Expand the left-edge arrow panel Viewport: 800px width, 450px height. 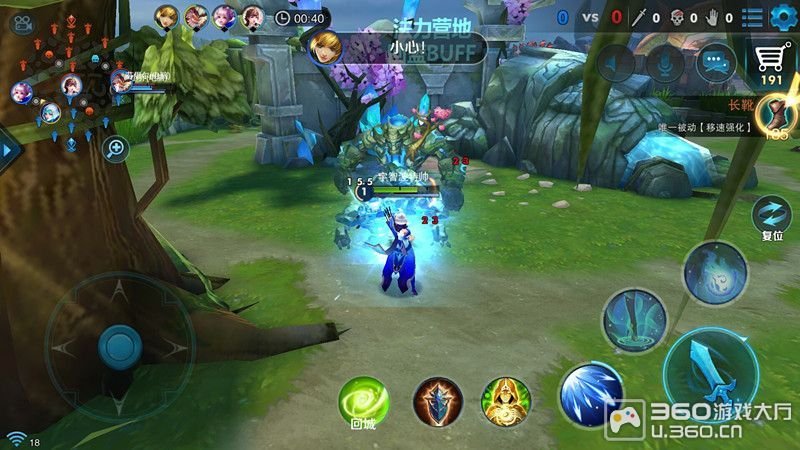click(8, 149)
